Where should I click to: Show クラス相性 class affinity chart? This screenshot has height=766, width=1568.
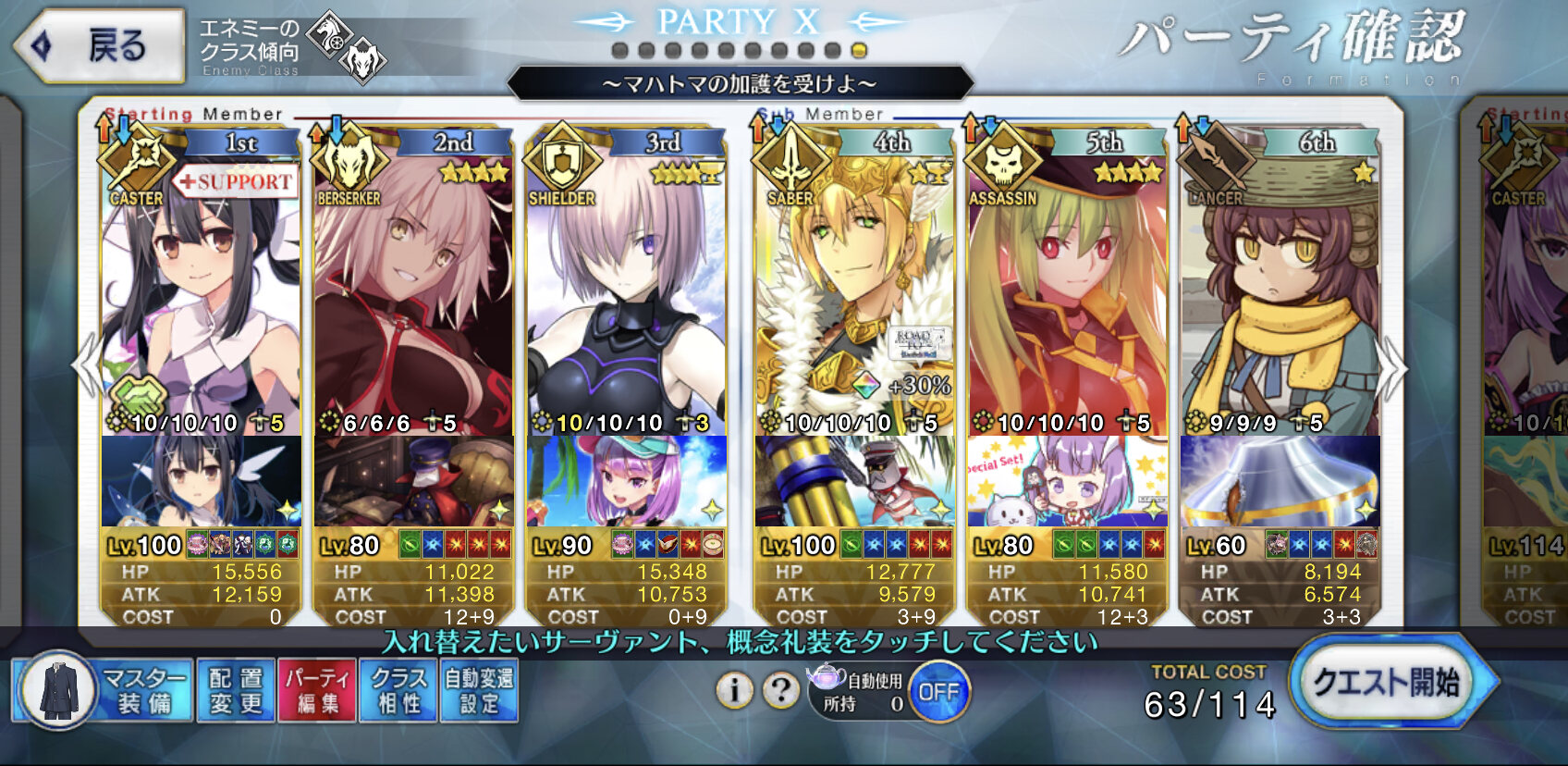click(399, 691)
